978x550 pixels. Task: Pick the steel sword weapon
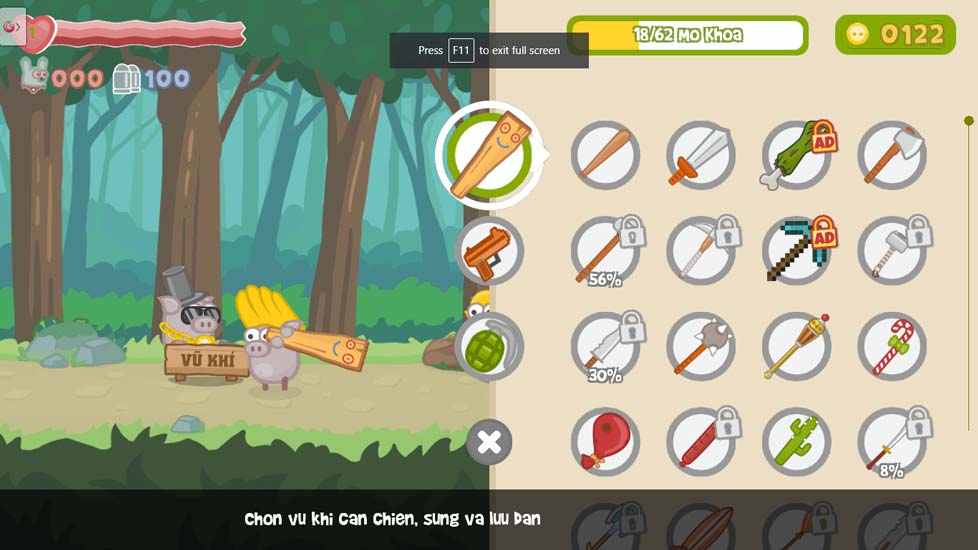point(700,155)
